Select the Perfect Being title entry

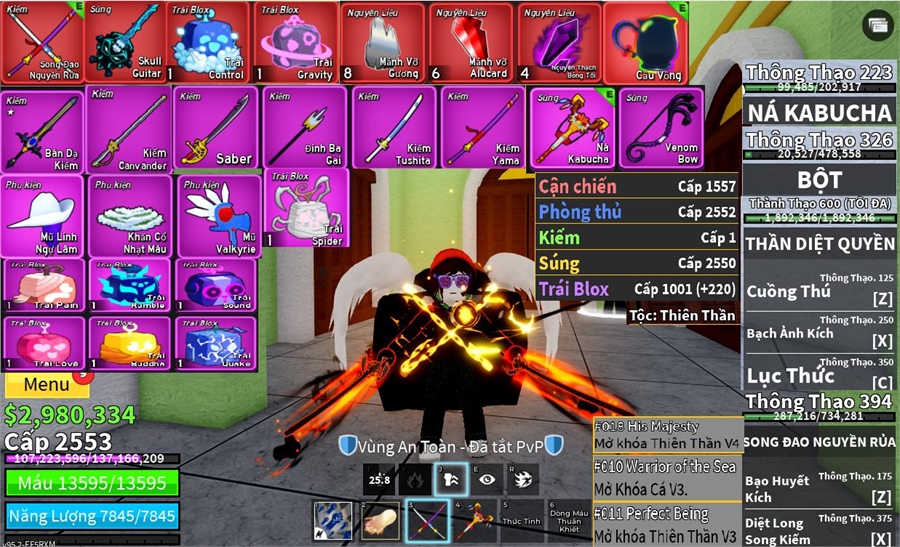pyautogui.click(x=667, y=522)
